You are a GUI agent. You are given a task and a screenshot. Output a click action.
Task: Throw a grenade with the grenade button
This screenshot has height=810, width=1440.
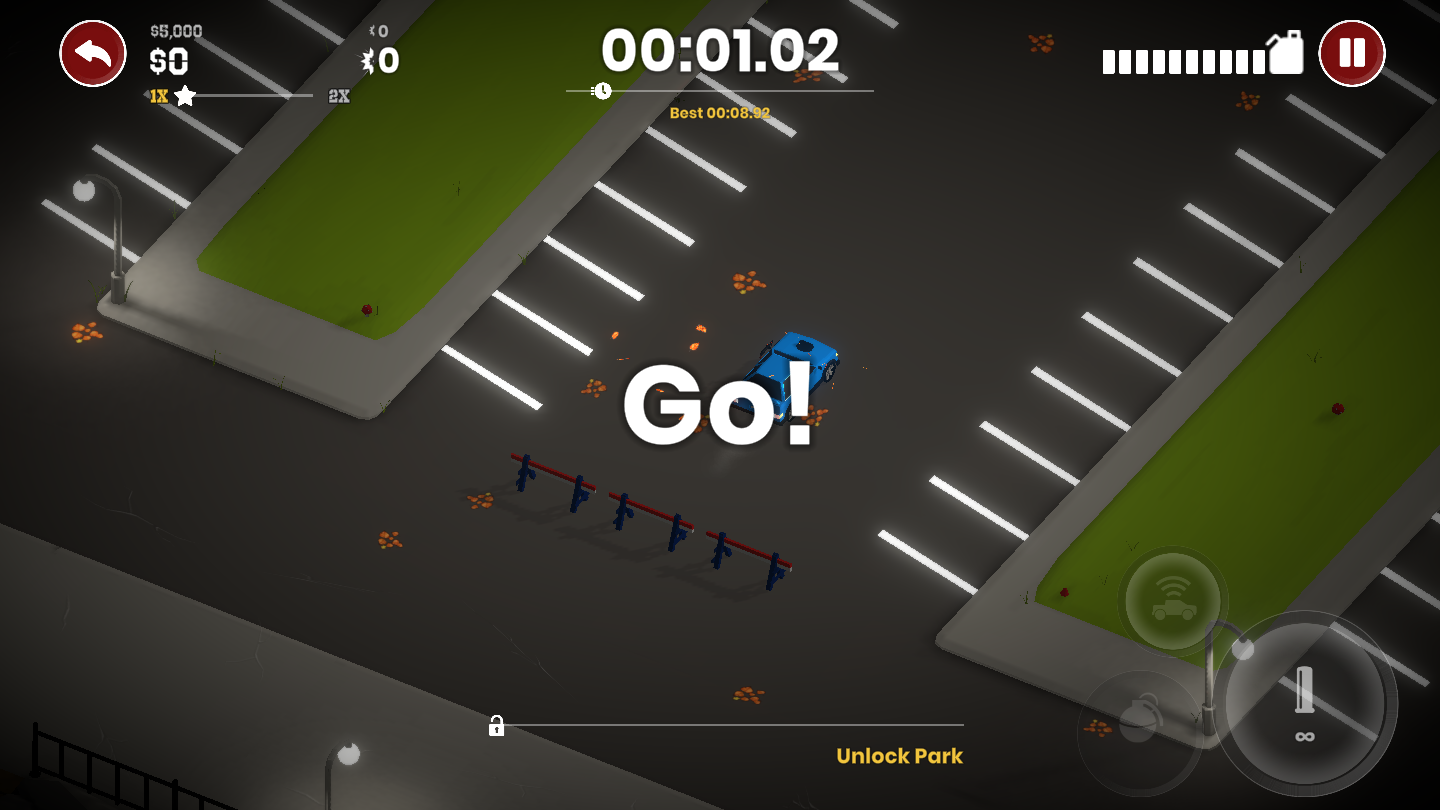[1139, 722]
